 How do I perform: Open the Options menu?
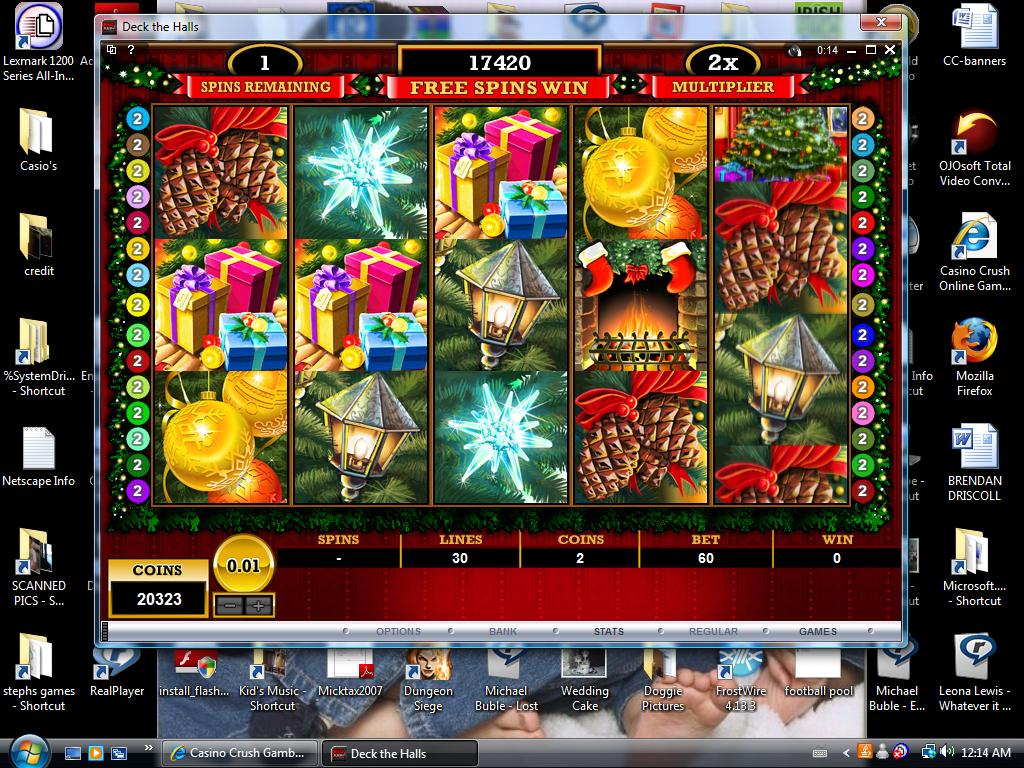pos(398,631)
